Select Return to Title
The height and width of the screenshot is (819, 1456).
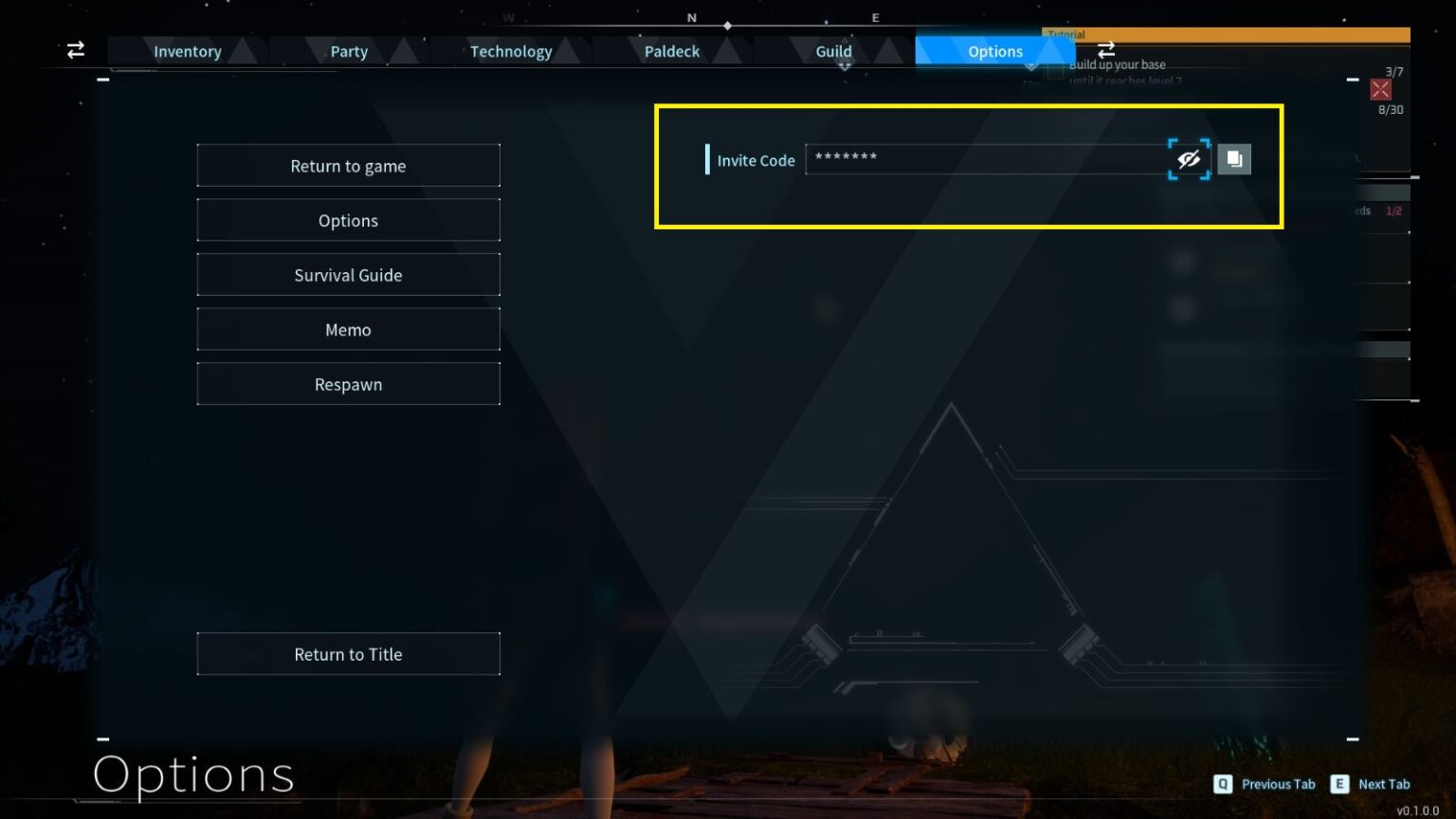348,654
